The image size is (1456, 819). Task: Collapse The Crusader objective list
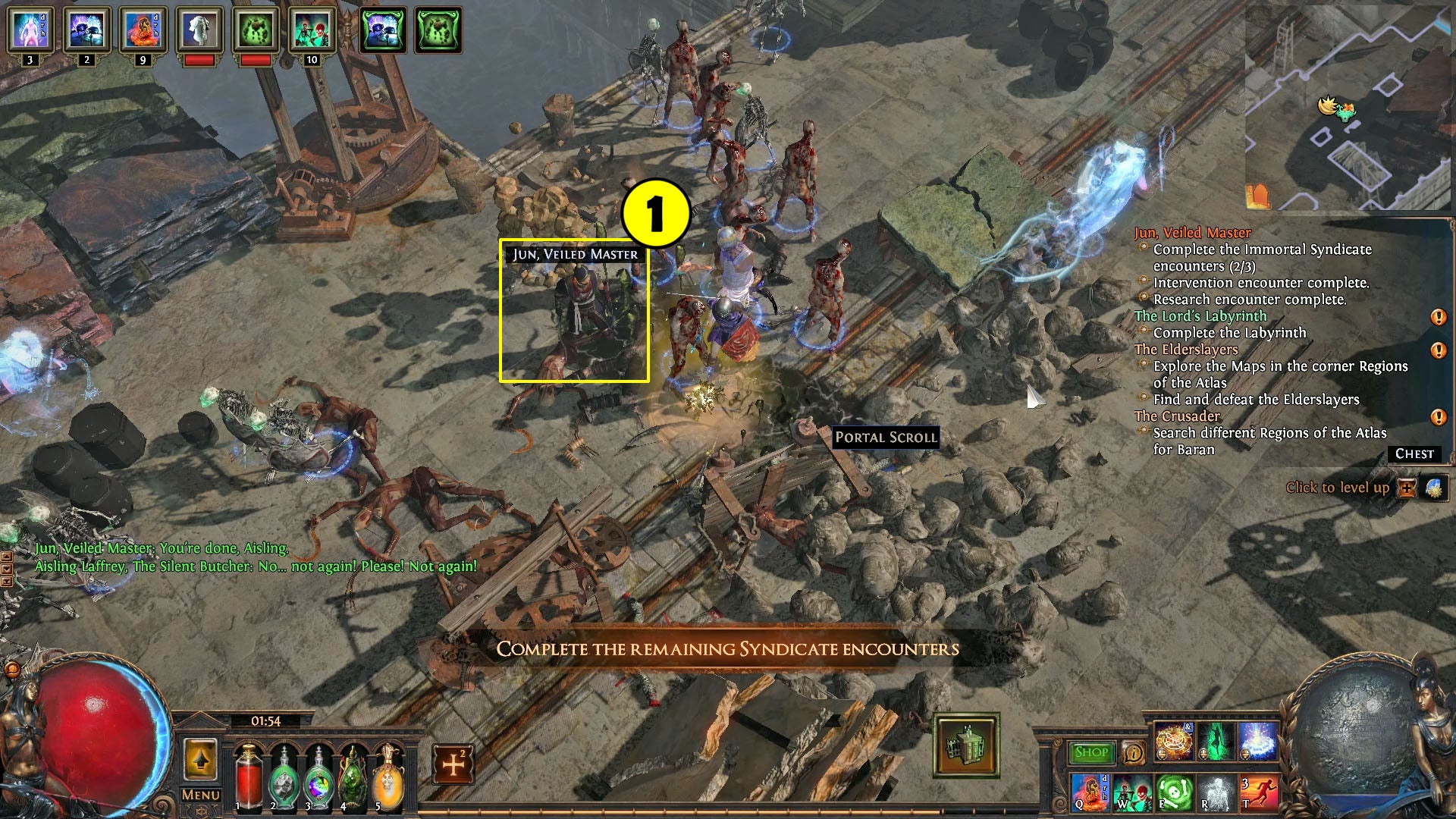pyautogui.click(x=1177, y=416)
